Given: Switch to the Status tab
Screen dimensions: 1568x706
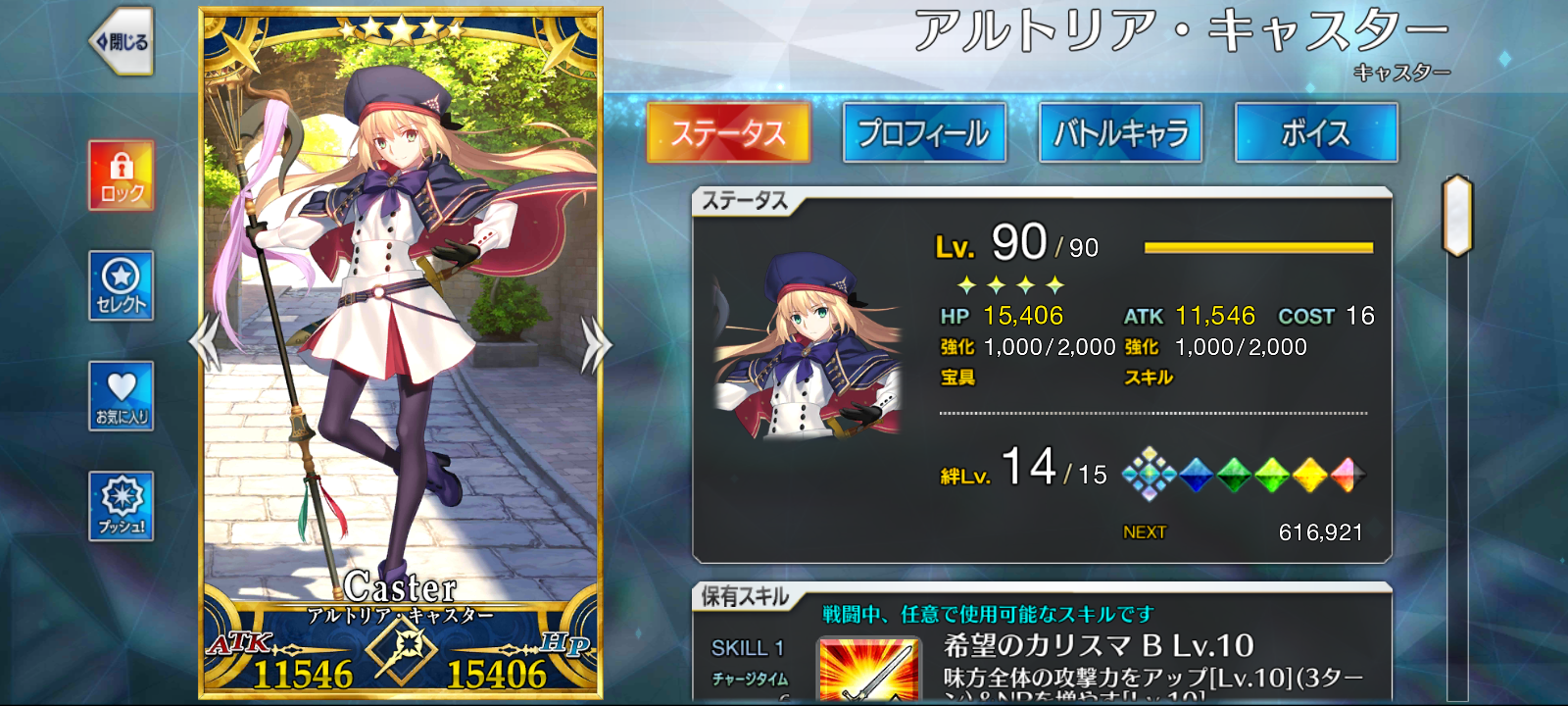Looking at the screenshot, I should tap(728, 132).
